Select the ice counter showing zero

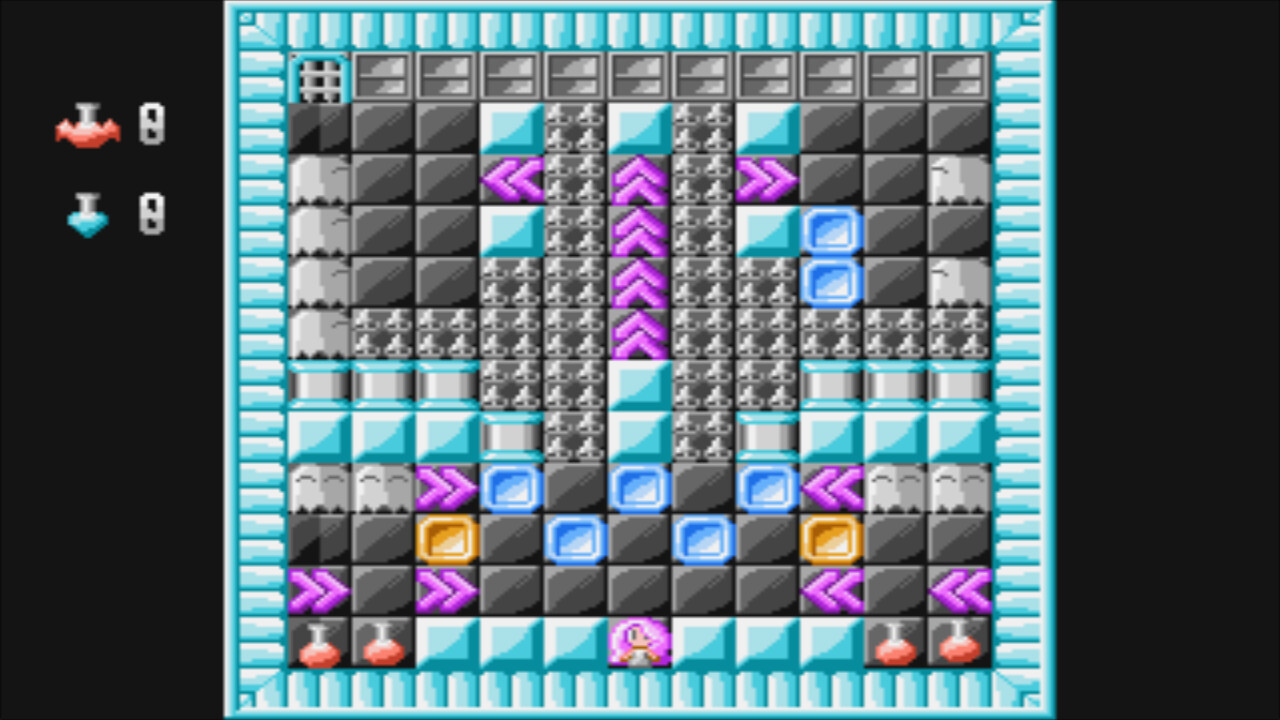150,215
